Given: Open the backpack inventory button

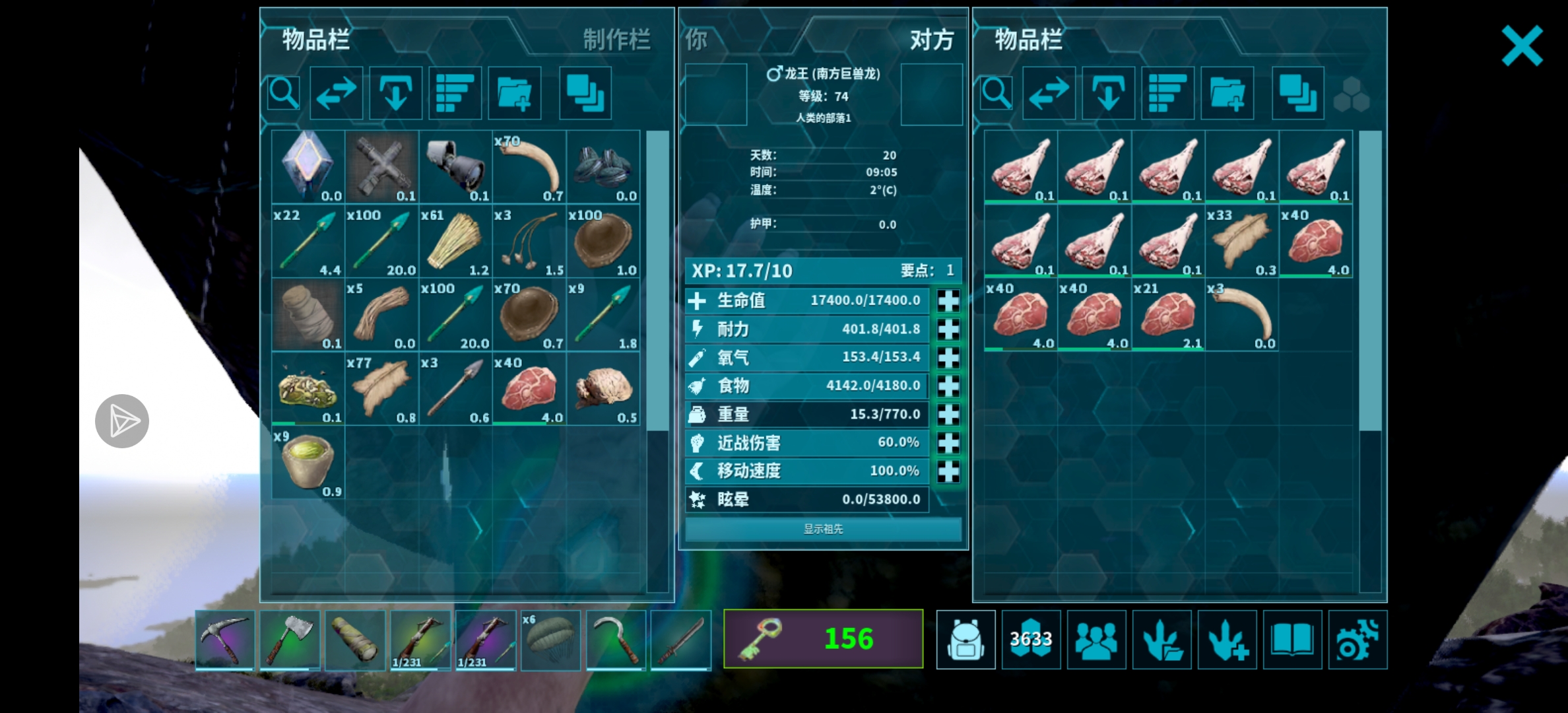Looking at the screenshot, I should 965,640.
